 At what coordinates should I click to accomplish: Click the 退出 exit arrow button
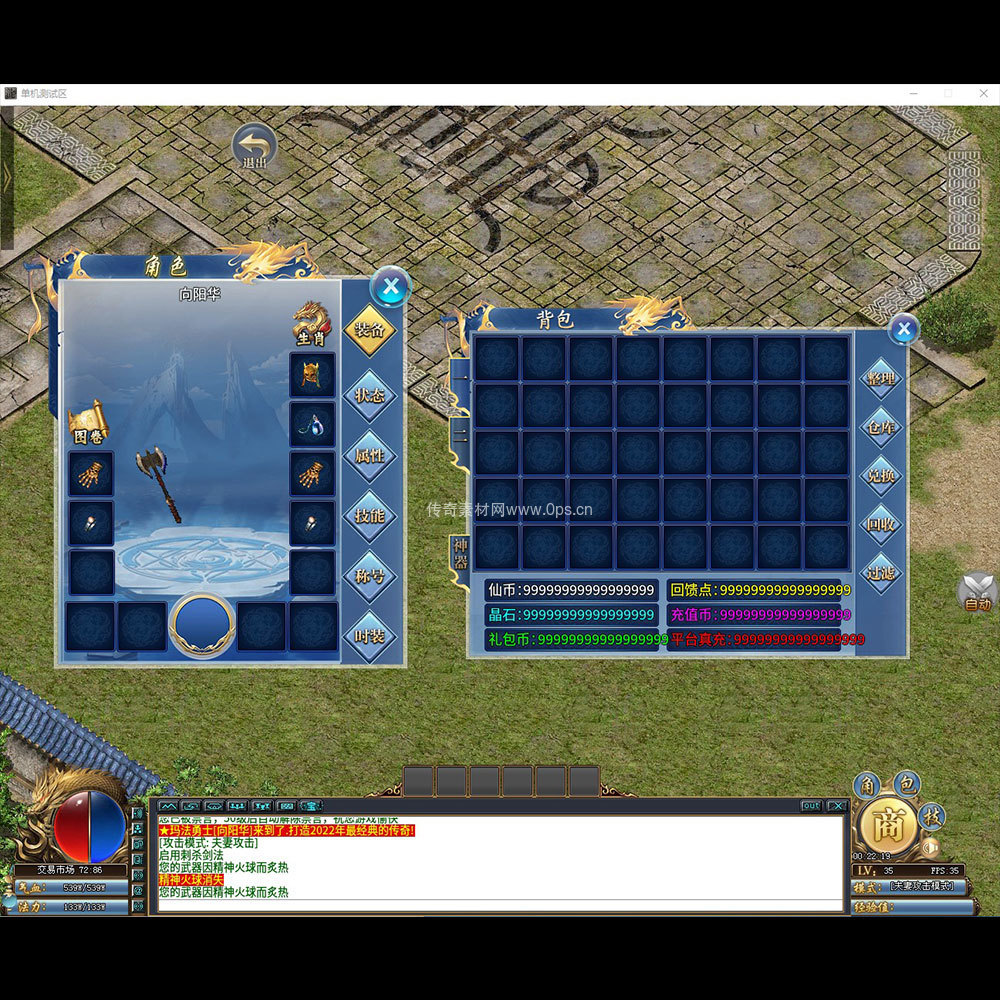[255, 145]
